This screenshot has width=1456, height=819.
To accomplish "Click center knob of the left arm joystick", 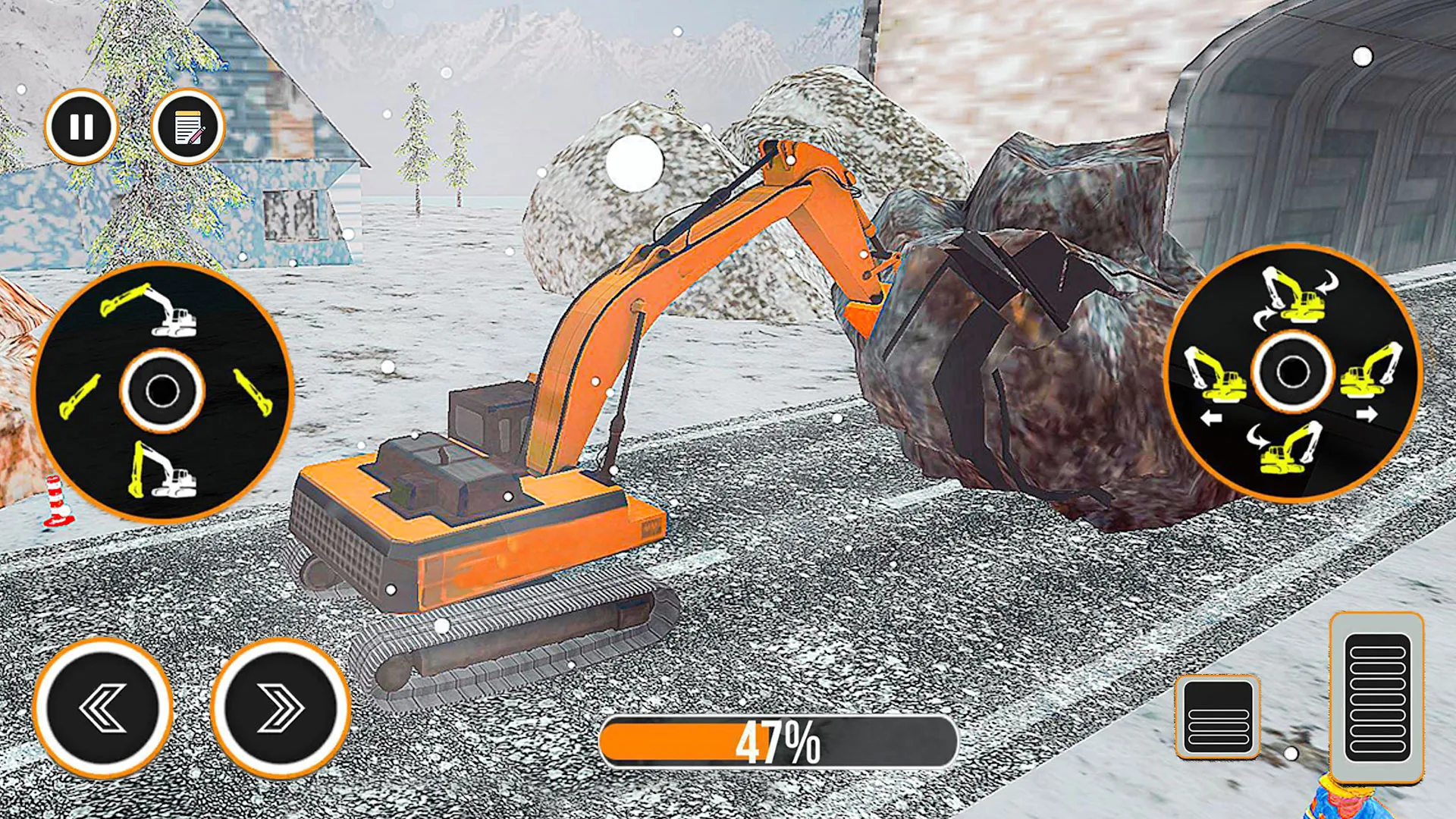I will 162,391.
